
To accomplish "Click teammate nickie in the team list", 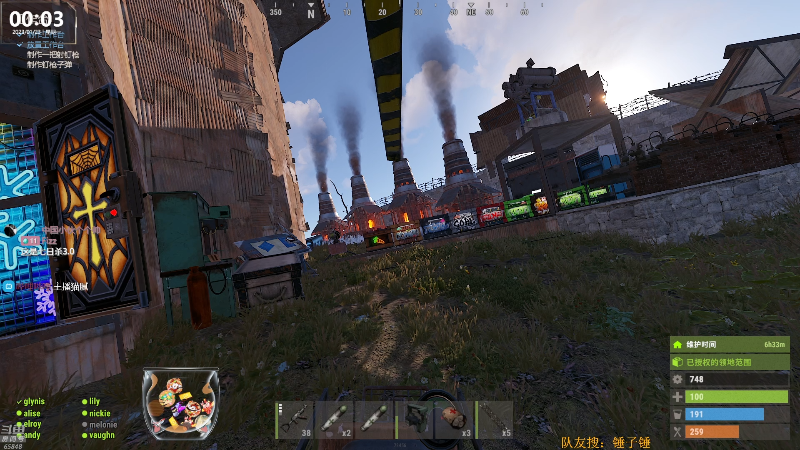I will pos(99,412).
